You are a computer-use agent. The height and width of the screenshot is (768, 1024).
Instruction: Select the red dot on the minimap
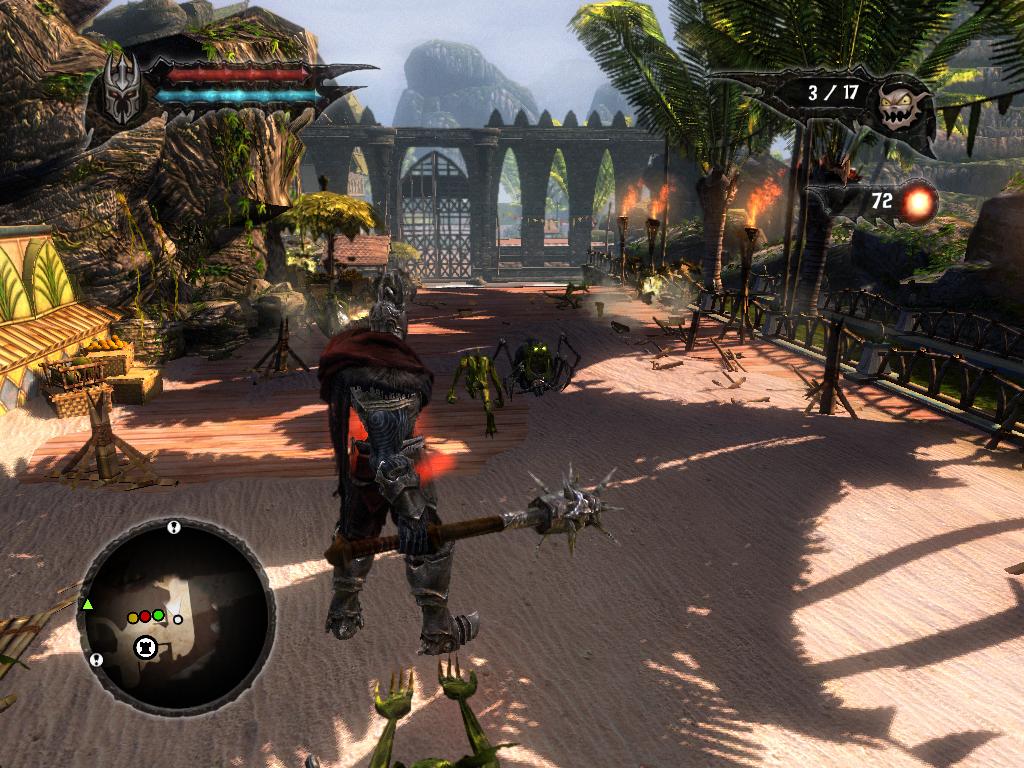[145, 616]
